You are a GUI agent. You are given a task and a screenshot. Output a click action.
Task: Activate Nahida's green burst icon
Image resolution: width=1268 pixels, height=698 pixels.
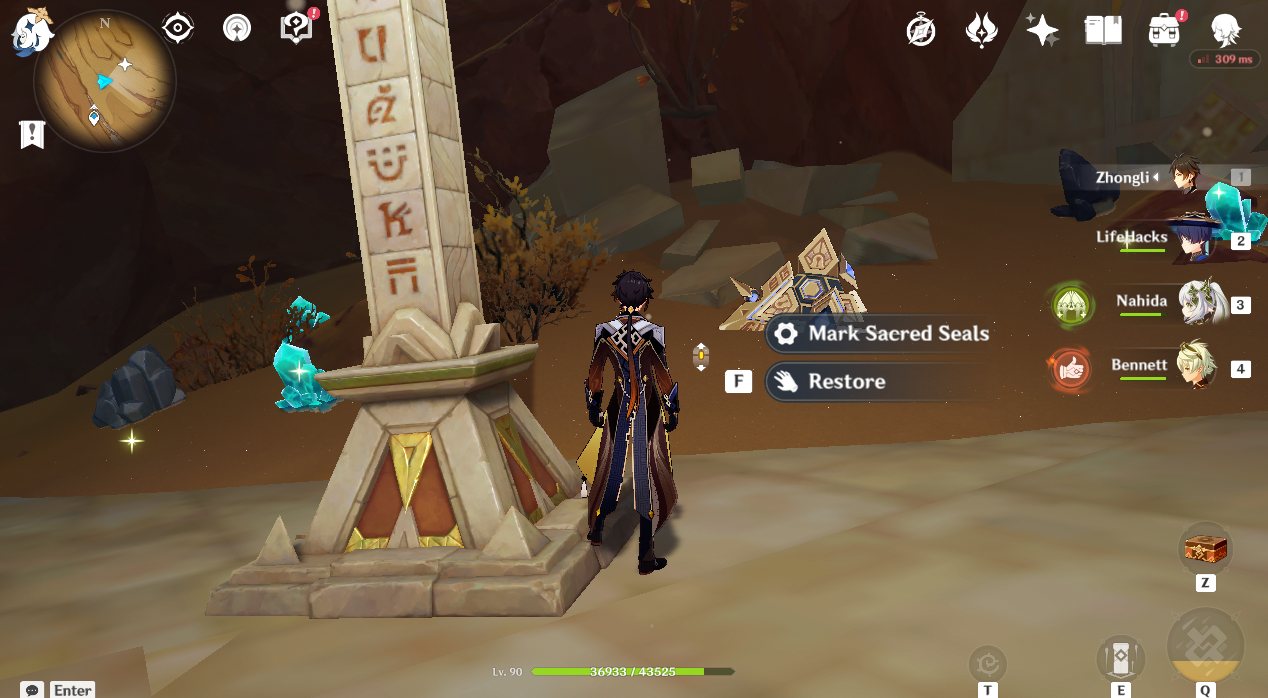(x=1069, y=304)
